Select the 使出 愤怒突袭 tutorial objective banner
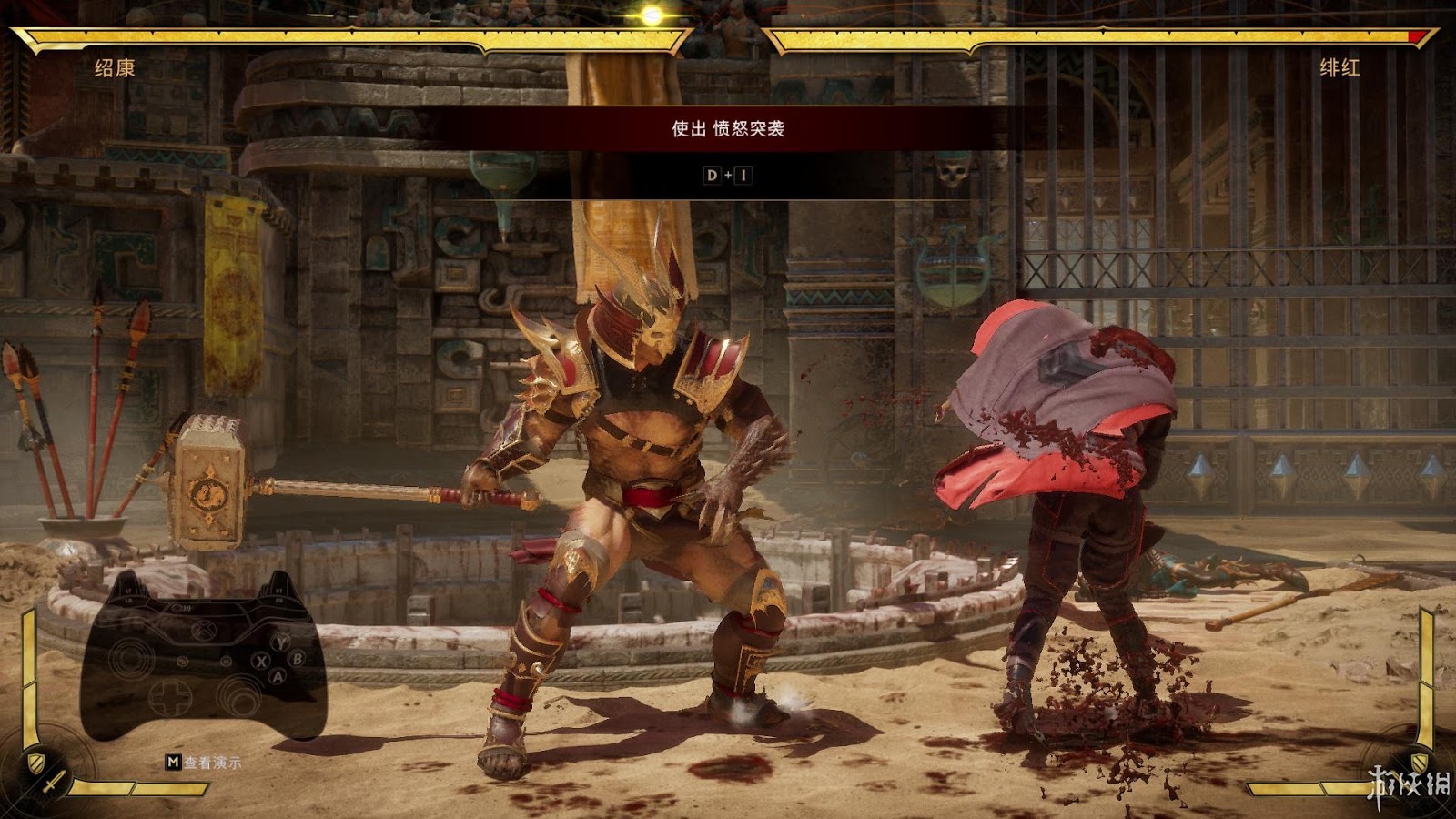This screenshot has width=1456, height=819. coord(727,129)
